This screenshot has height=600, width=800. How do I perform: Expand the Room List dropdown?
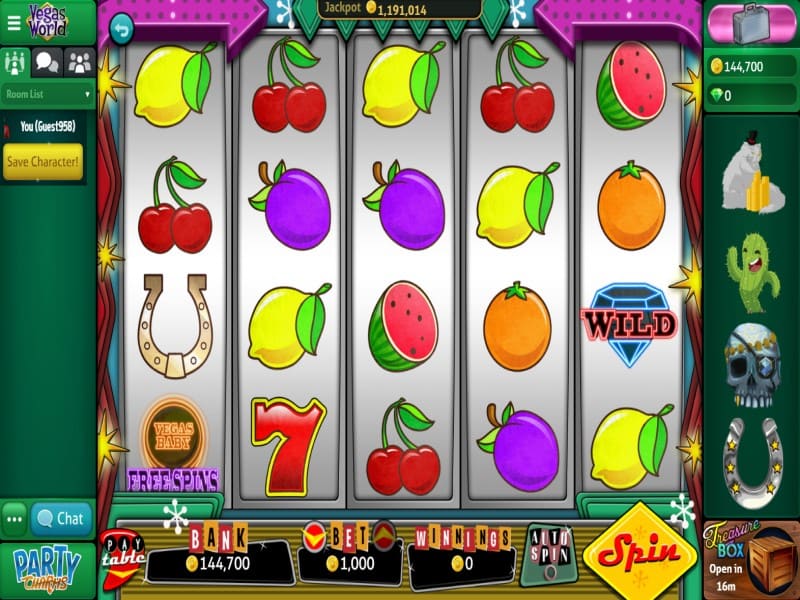[48, 94]
